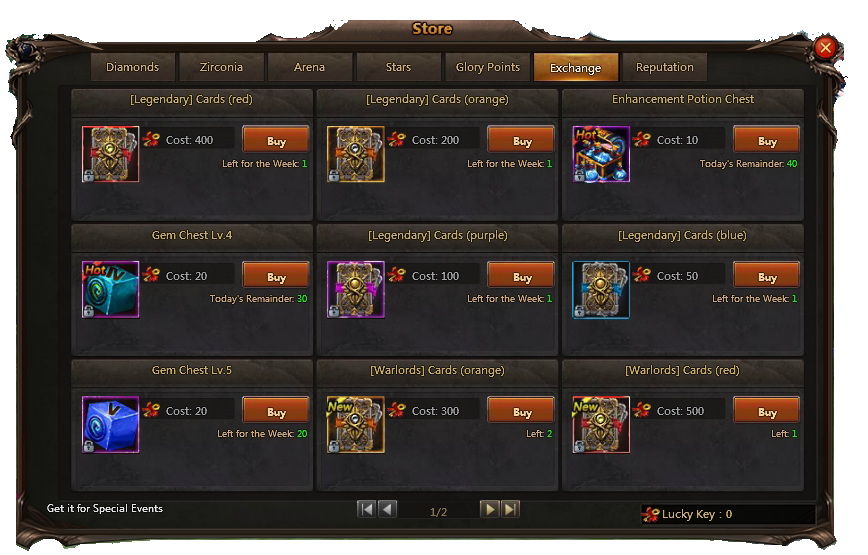
Task: Buy the Legendary Cards (red)
Action: (x=276, y=141)
